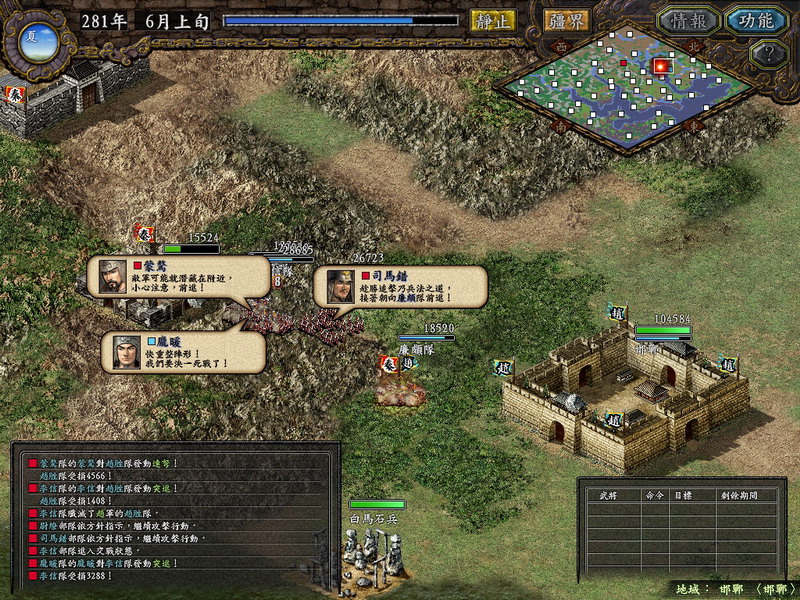Viewport: 800px width, 600px height.
Task: Select the glowing red marker on the minimap
Action: (x=660, y=66)
